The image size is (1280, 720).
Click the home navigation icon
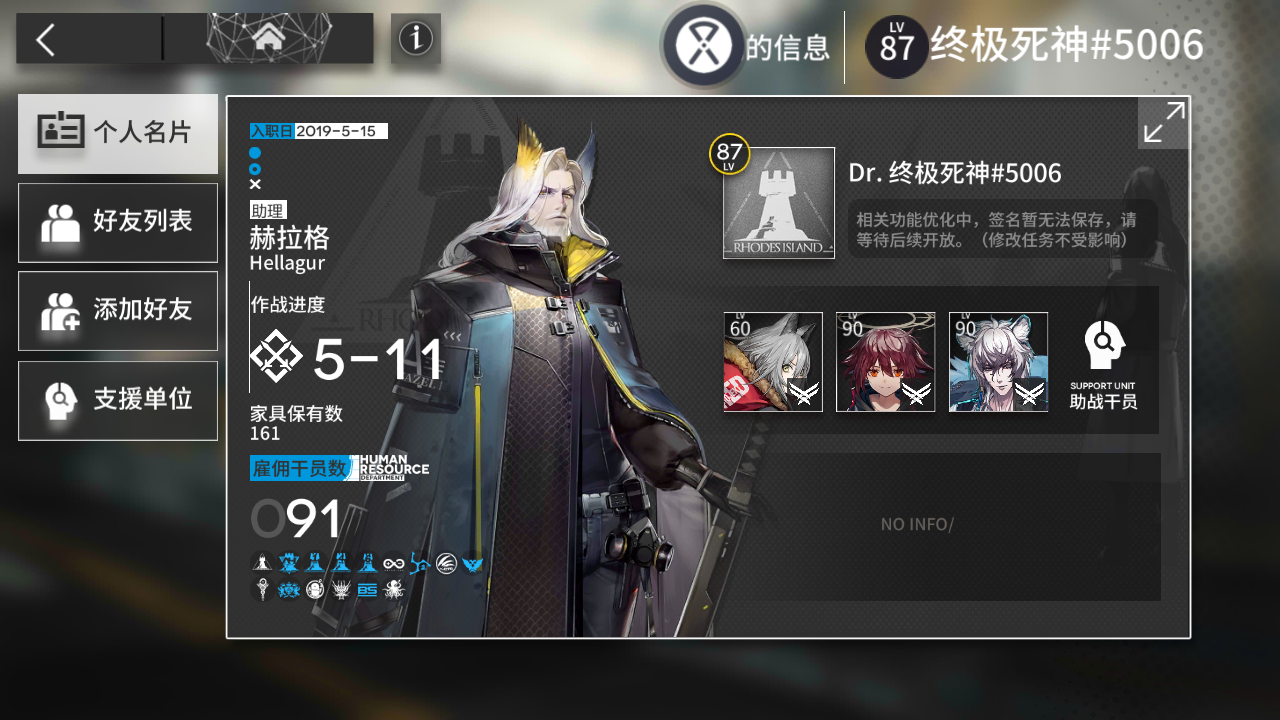(268, 37)
